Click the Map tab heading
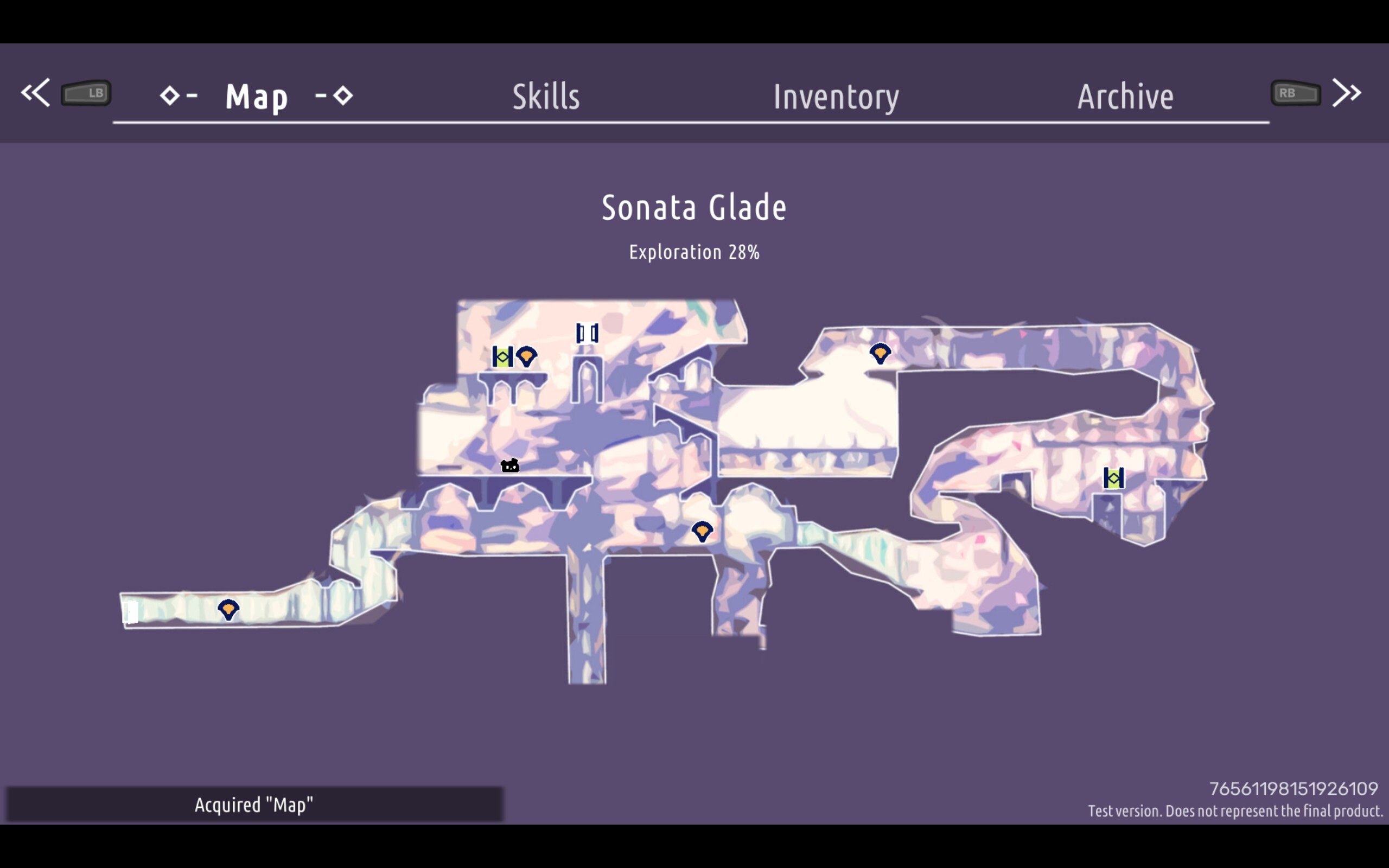 256,96
